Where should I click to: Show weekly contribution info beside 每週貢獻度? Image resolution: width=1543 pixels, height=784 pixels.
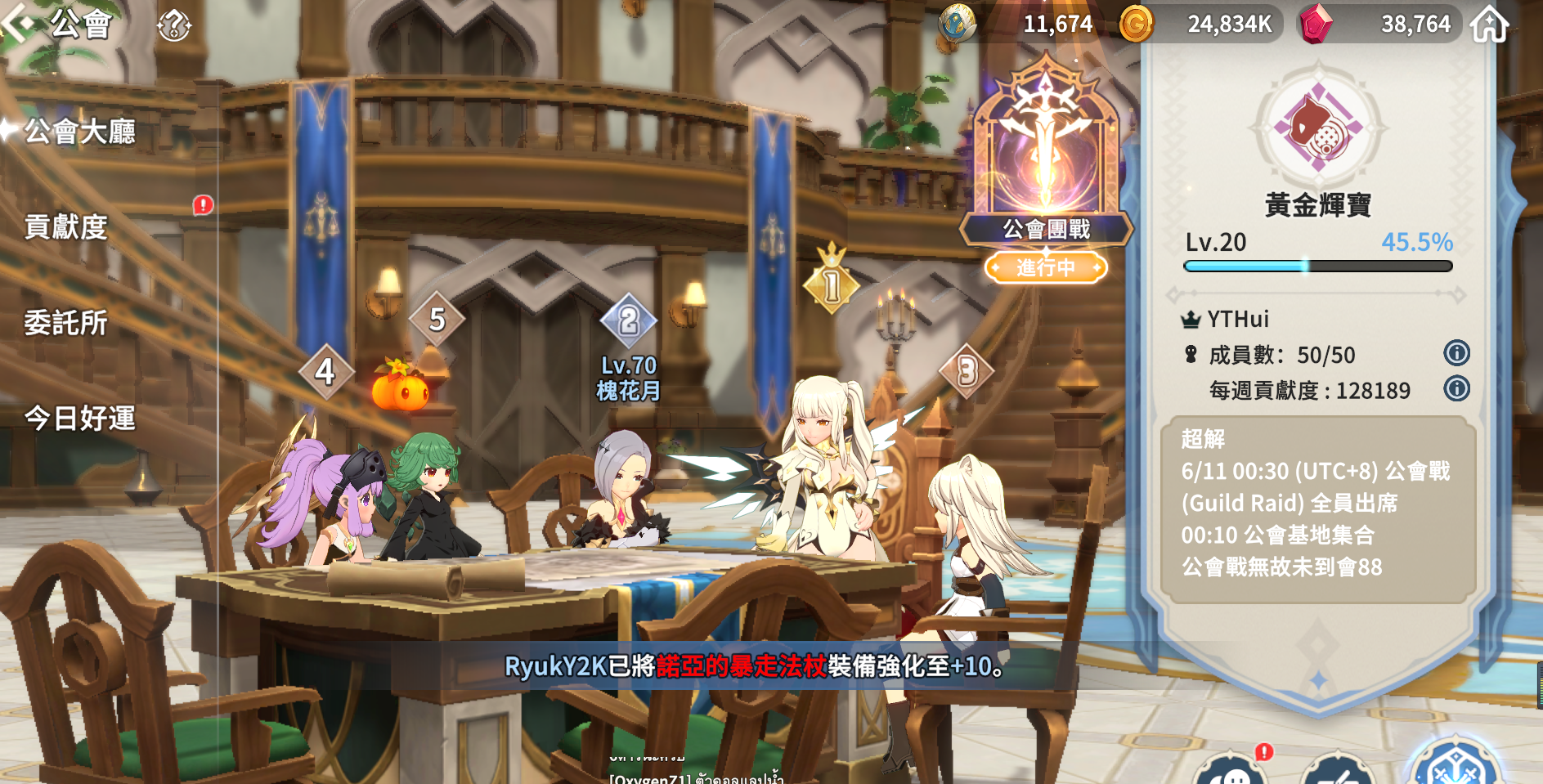point(1456,388)
